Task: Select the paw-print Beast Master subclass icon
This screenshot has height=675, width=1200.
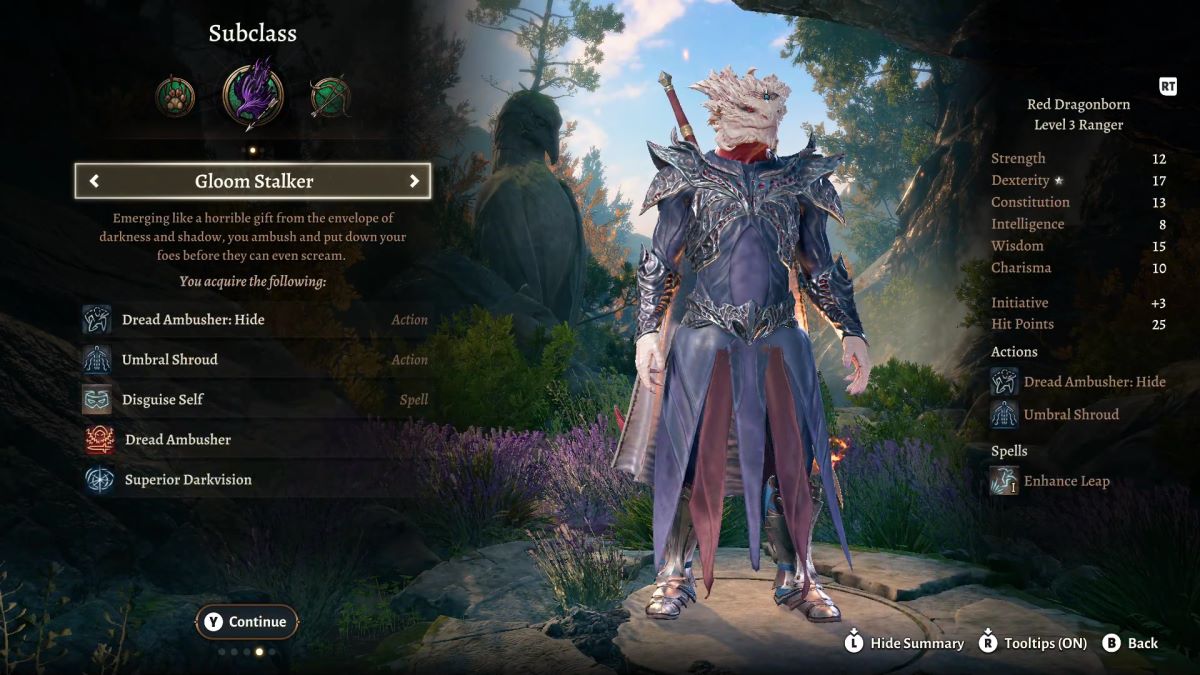Action: click(175, 97)
